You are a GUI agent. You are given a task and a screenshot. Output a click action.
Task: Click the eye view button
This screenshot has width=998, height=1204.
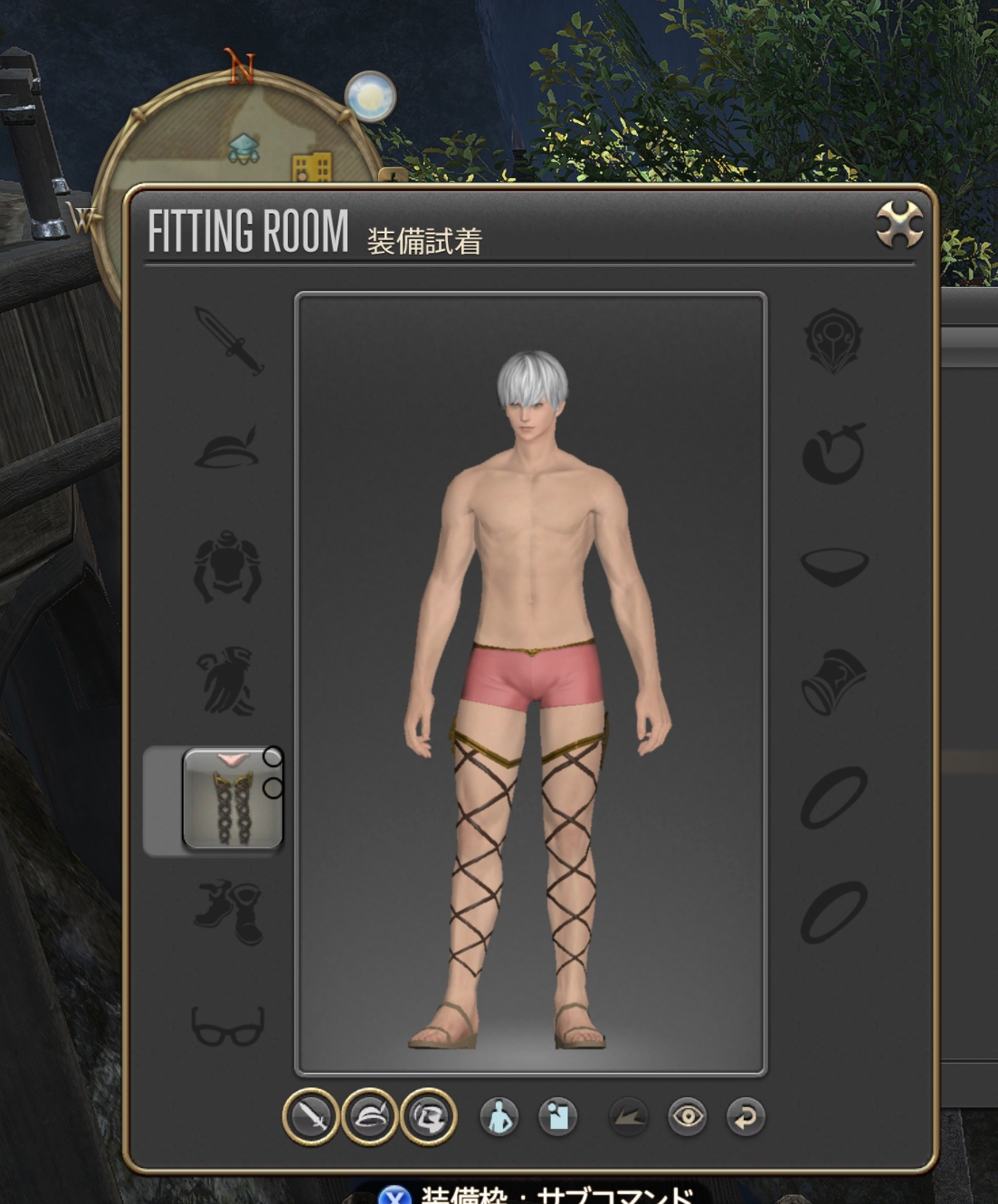pos(688,1117)
